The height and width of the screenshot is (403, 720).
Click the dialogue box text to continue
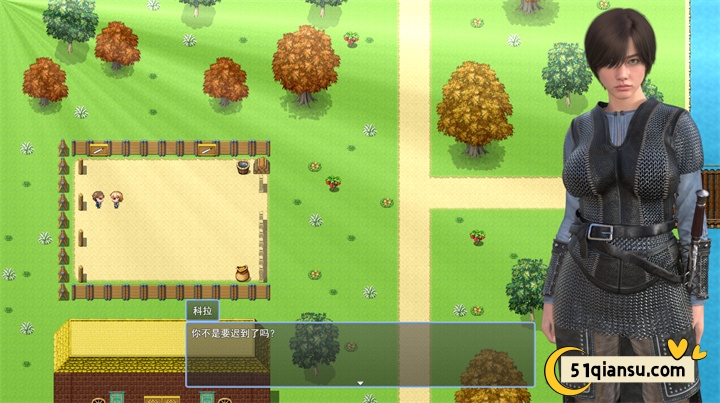click(x=232, y=333)
